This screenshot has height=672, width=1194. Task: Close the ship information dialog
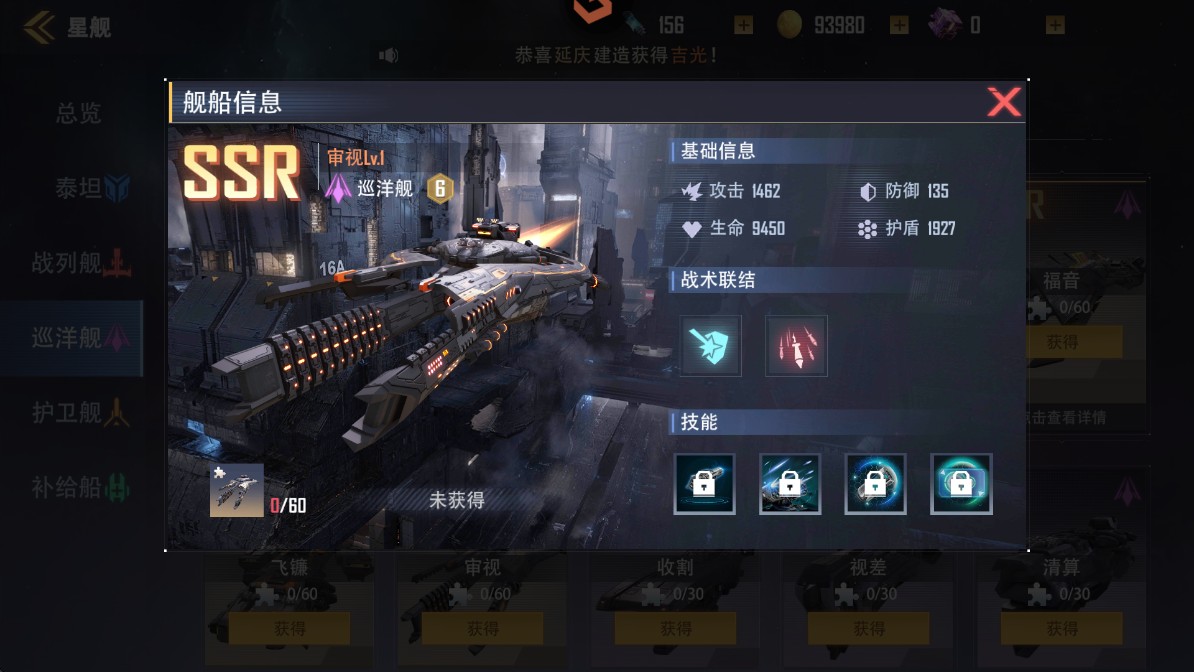tap(1003, 102)
